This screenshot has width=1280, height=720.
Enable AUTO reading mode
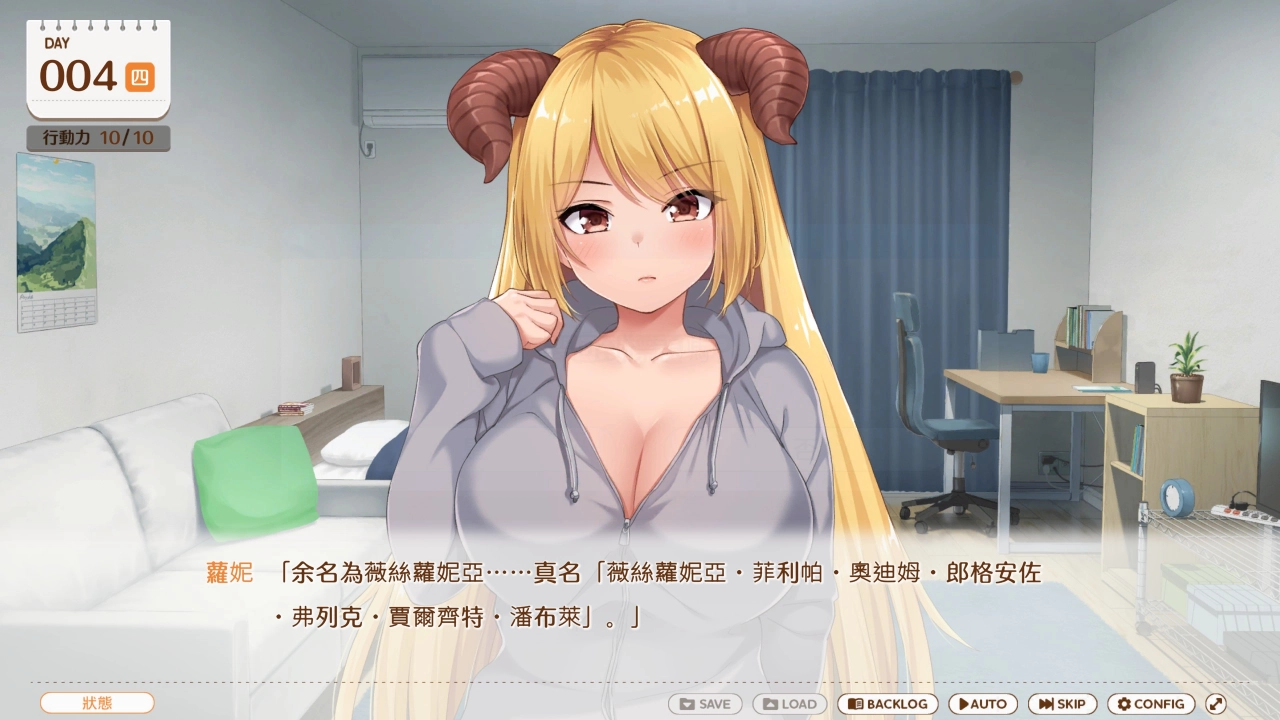pyautogui.click(x=982, y=703)
